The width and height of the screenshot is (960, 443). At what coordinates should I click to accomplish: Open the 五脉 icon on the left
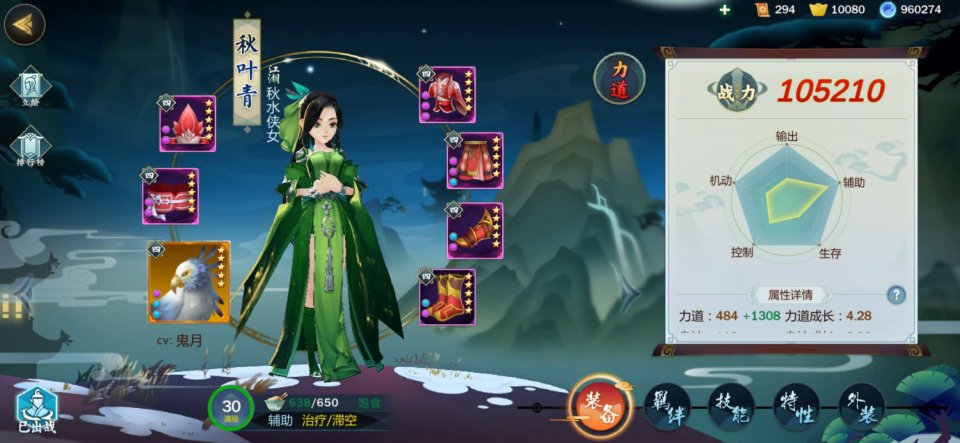28,87
